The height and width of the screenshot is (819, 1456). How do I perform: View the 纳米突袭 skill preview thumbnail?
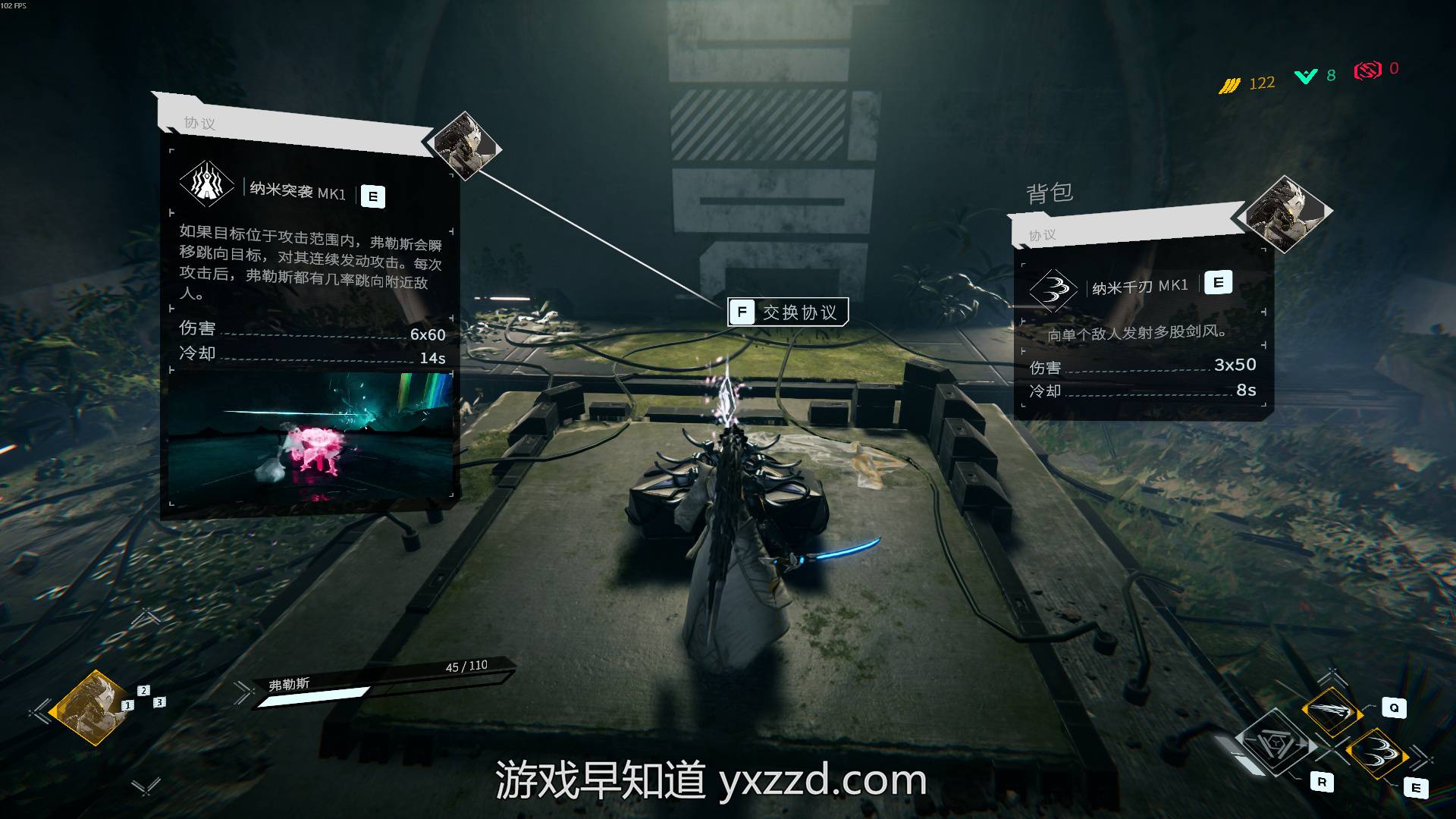[x=310, y=436]
